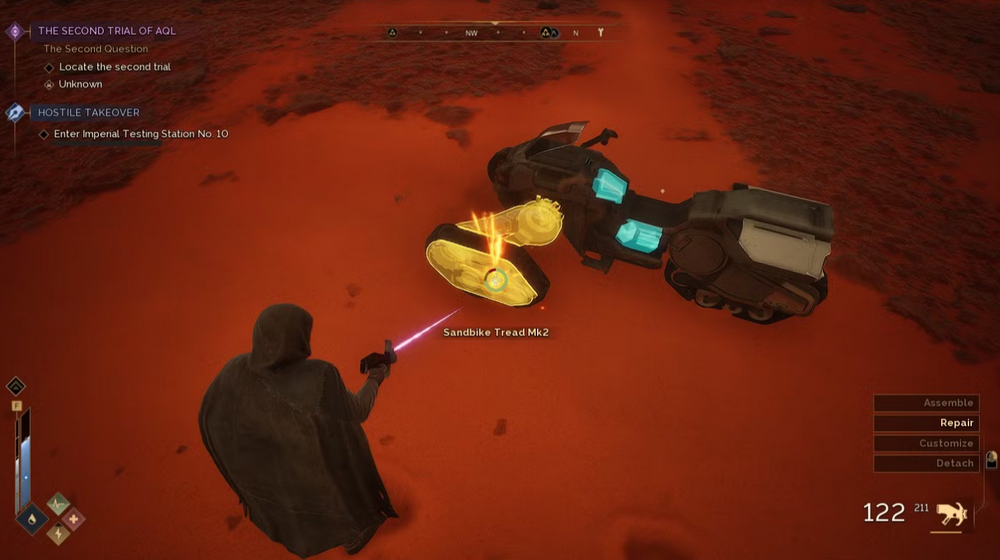Viewport: 1000px width, 560px height.
Task: Click the red cross health icon
Action: (74, 518)
